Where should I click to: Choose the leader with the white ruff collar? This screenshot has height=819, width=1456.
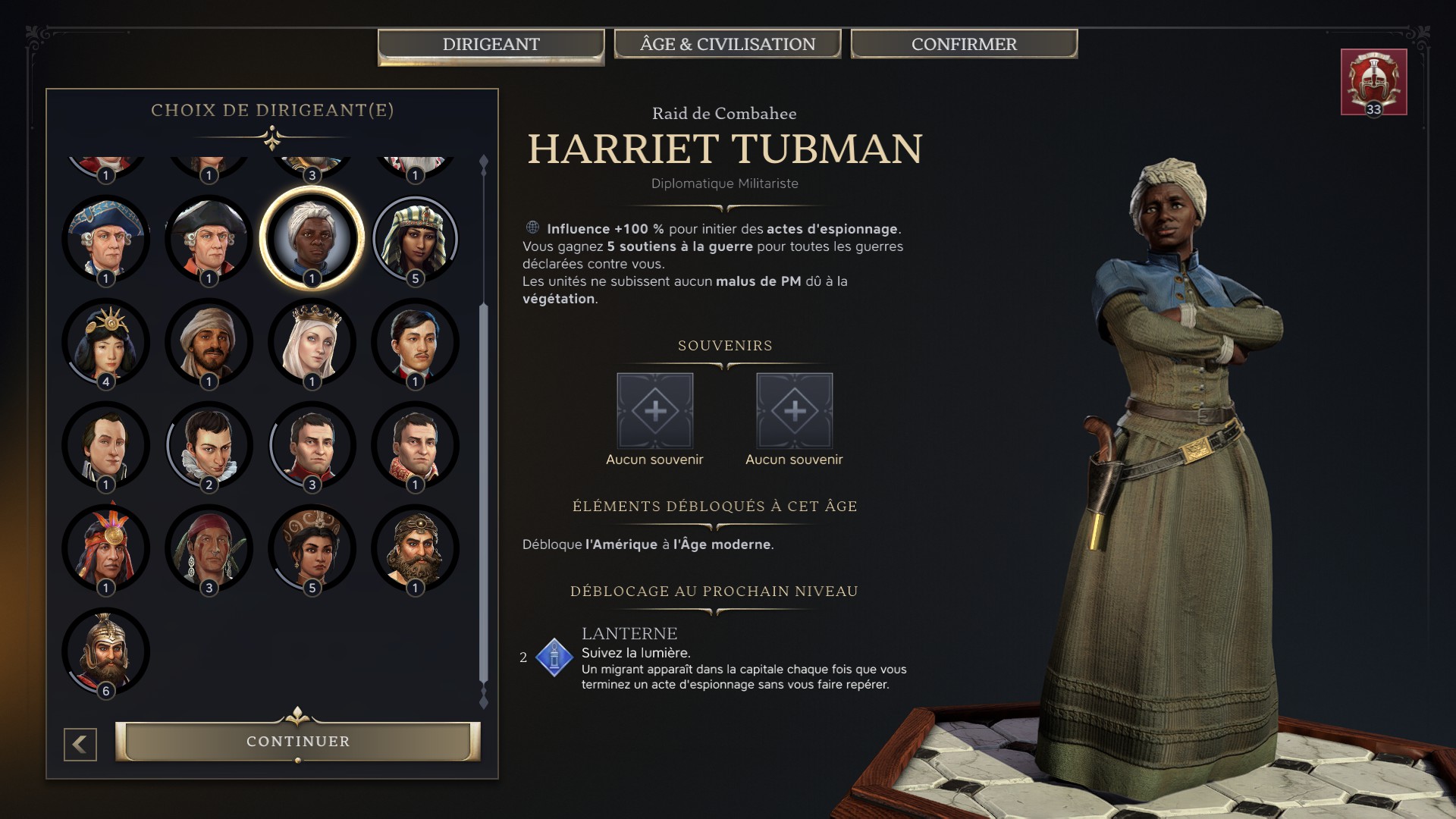coord(209,445)
